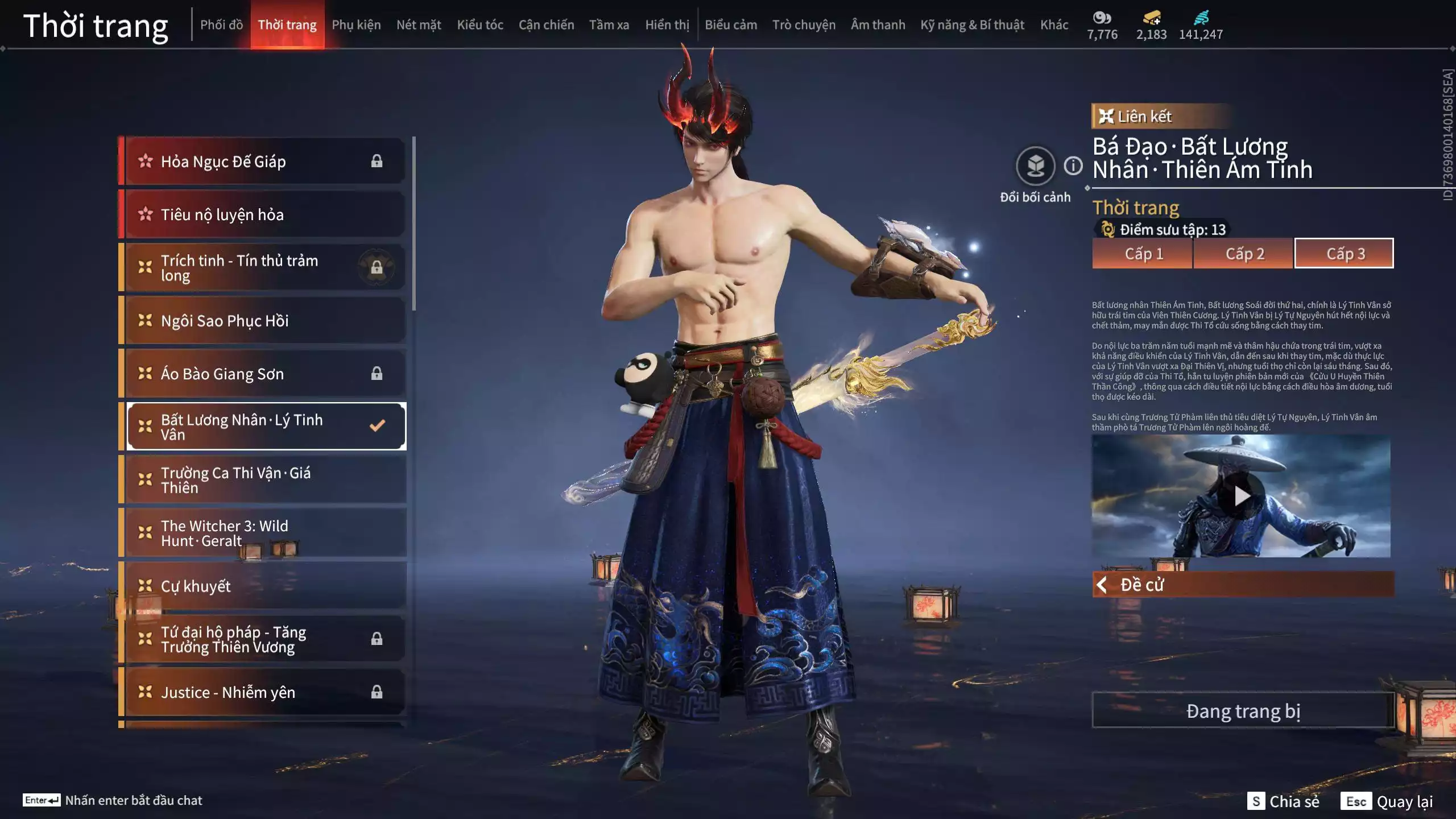Choose The Witcher 3 Geralt outfit
This screenshot has width=1456, height=819.
[265, 533]
